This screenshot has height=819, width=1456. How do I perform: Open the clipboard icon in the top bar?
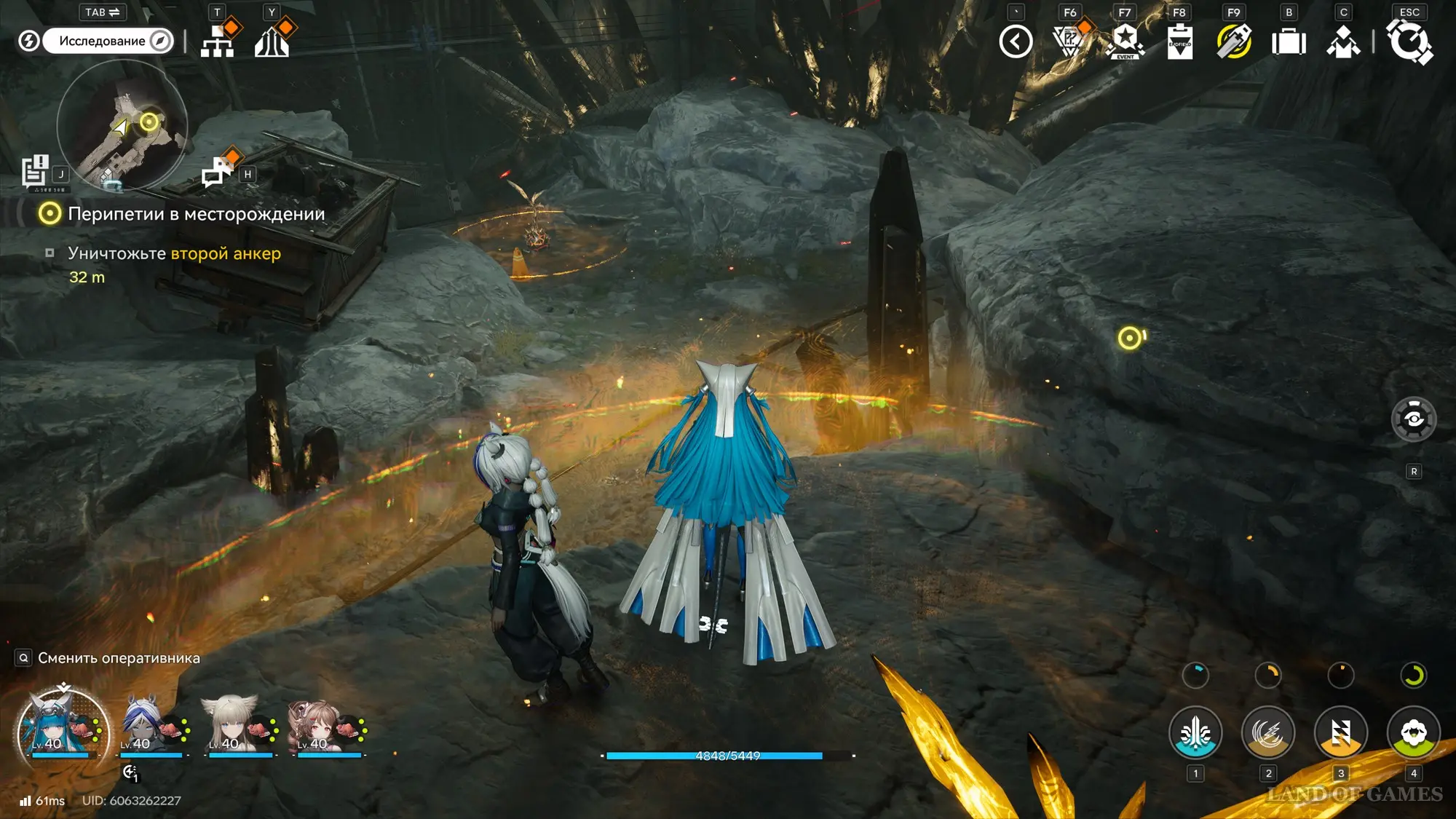[1179, 41]
